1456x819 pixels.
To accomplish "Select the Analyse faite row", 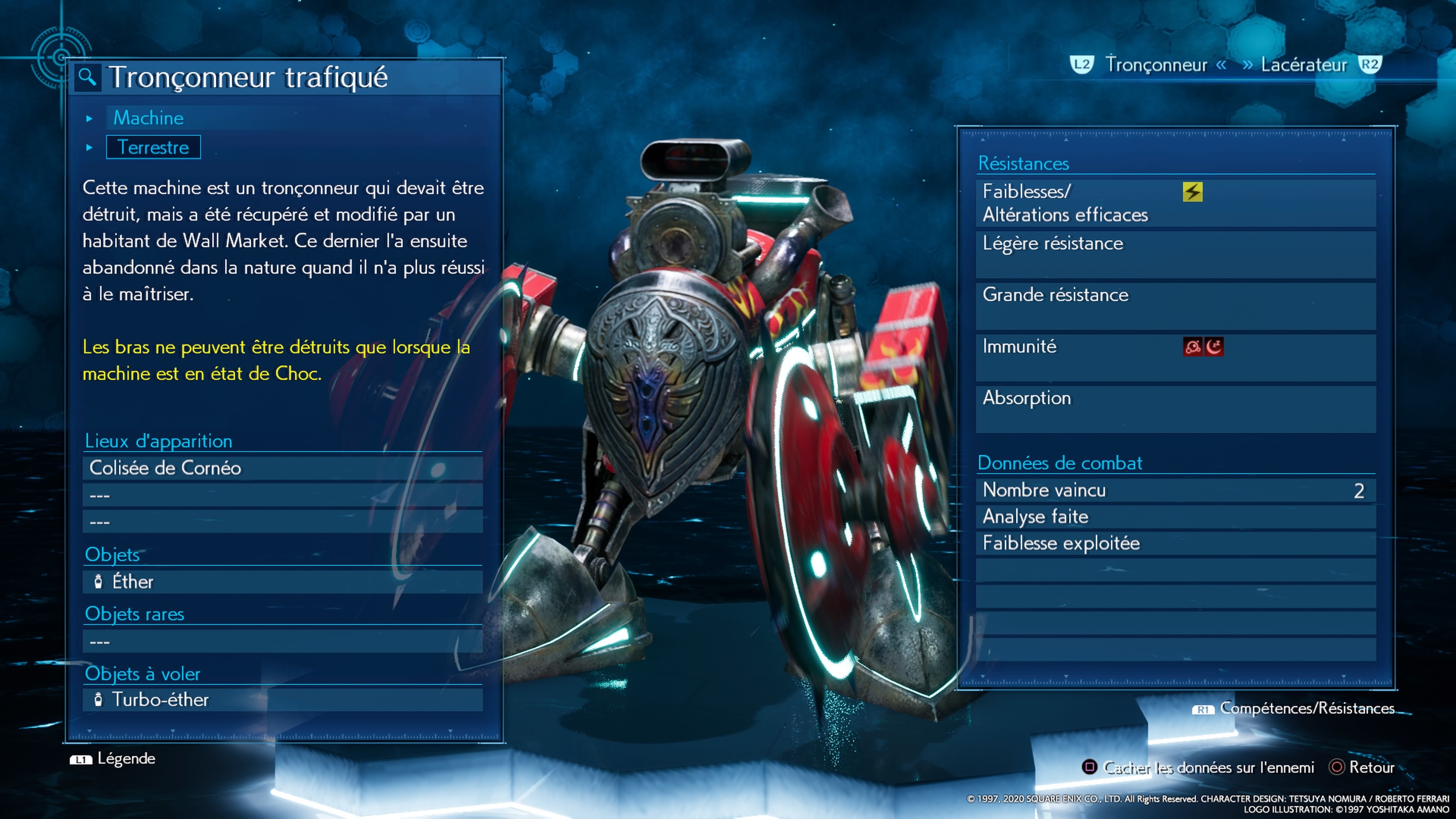I will [1176, 516].
